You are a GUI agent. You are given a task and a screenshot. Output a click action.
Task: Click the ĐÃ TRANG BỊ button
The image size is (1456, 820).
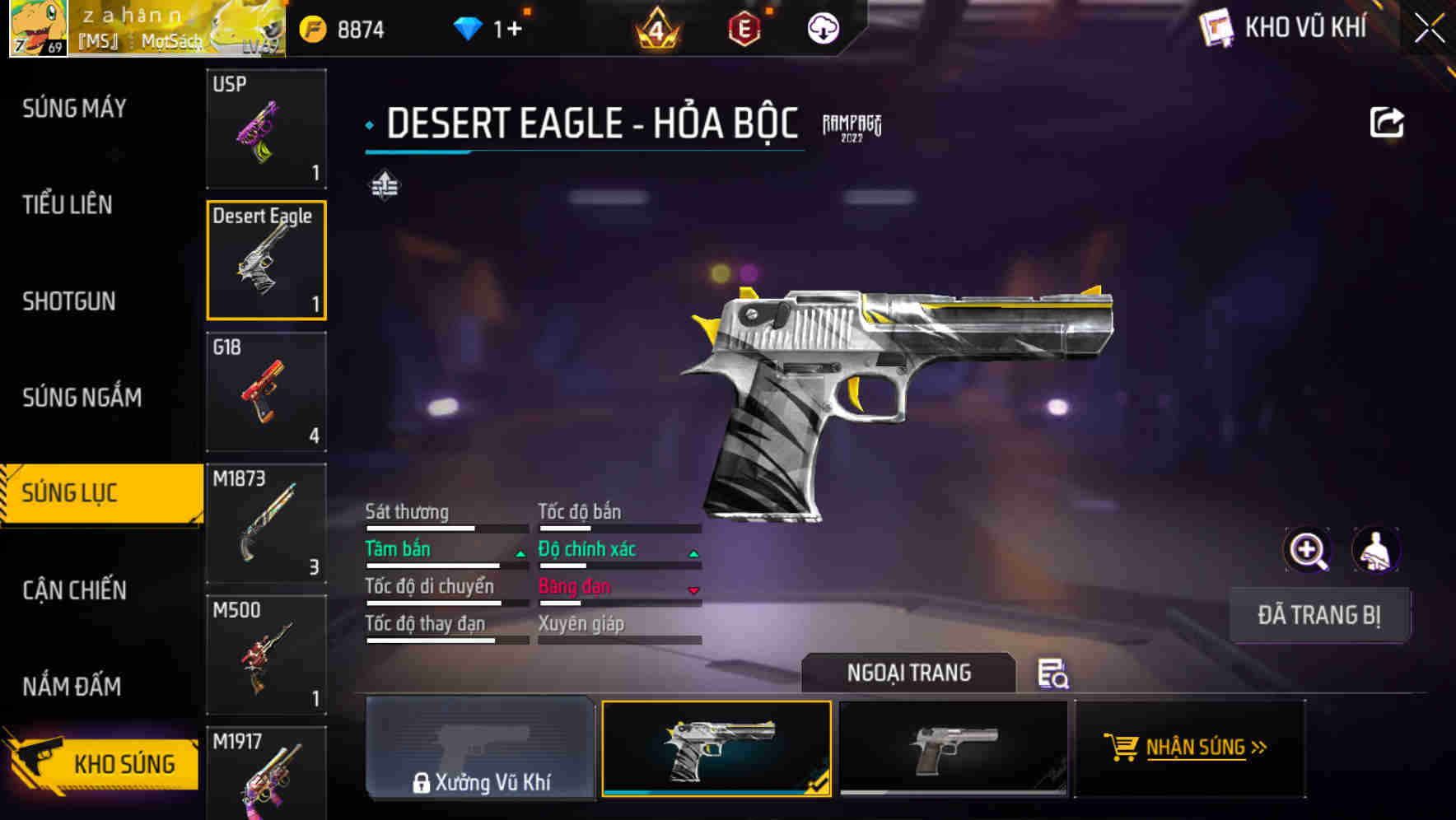coord(1319,614)
